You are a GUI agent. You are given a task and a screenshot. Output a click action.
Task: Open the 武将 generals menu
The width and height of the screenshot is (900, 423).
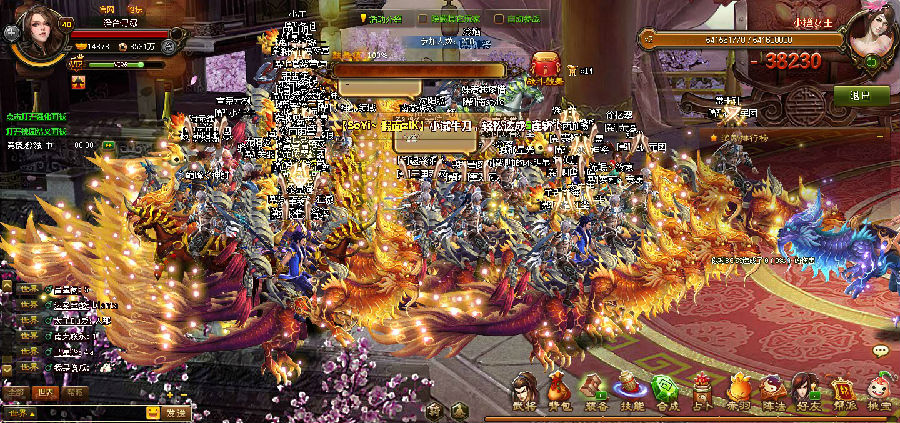[525, 390]
